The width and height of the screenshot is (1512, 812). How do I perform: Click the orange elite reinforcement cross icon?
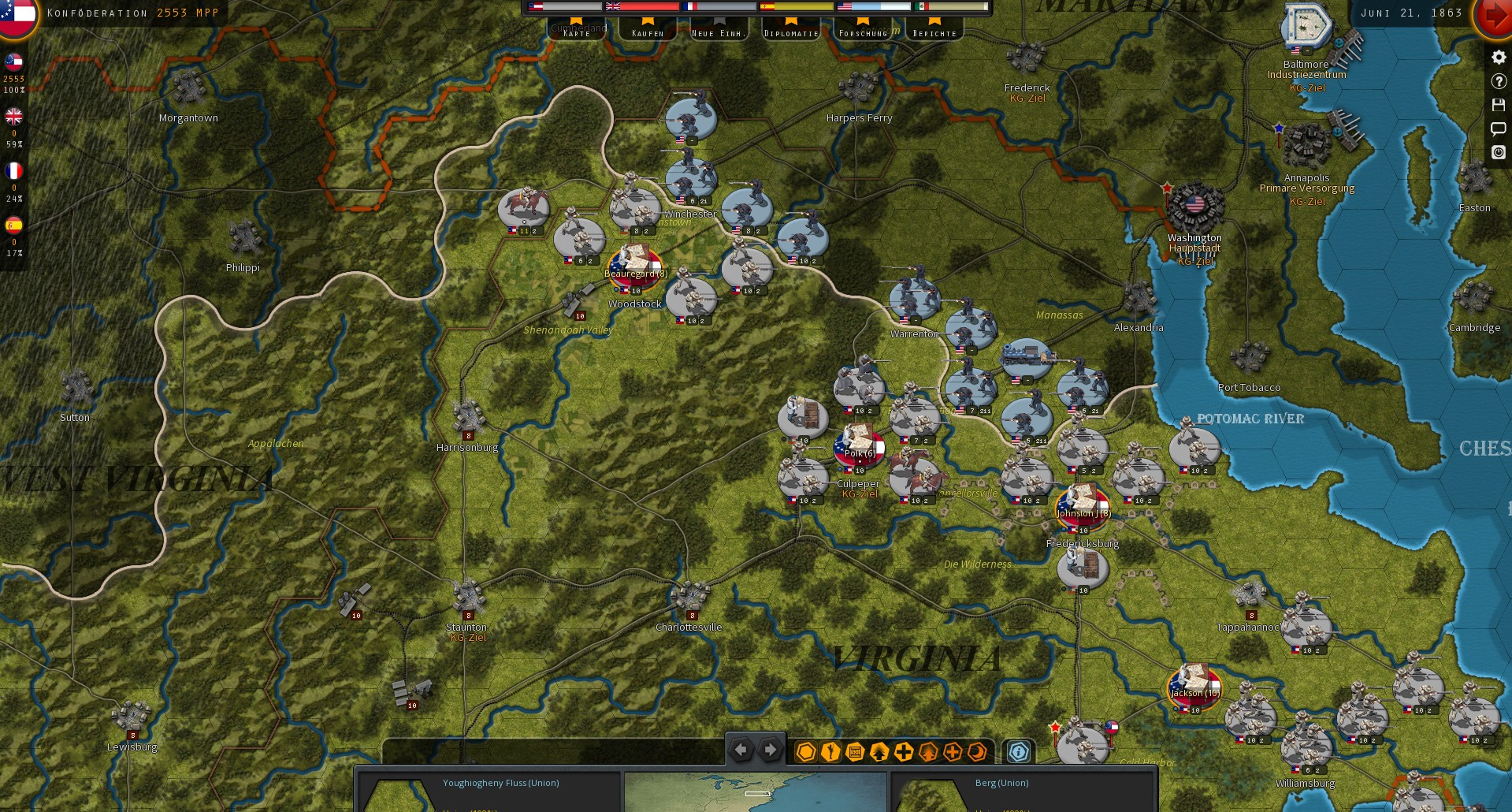coord(953,753)
